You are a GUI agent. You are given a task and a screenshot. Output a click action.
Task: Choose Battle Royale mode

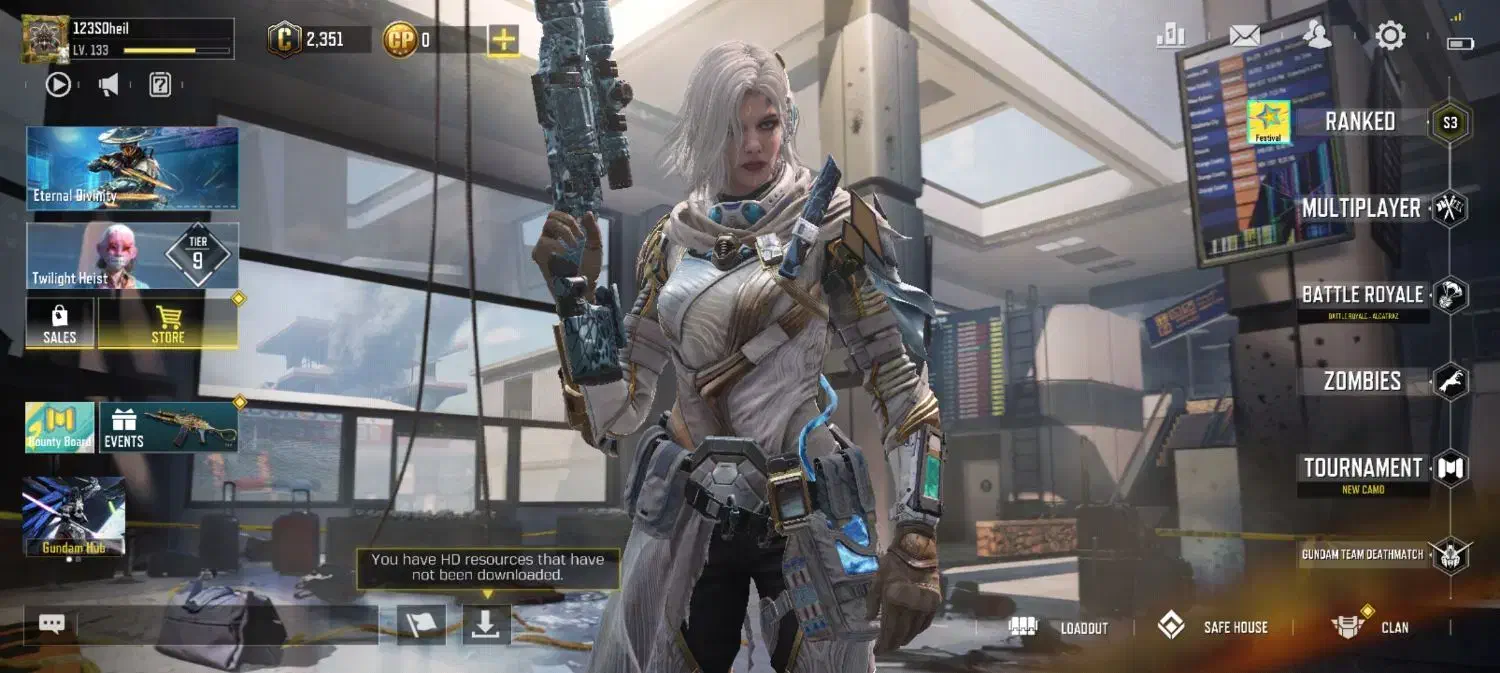click(x=1362, y=295)
